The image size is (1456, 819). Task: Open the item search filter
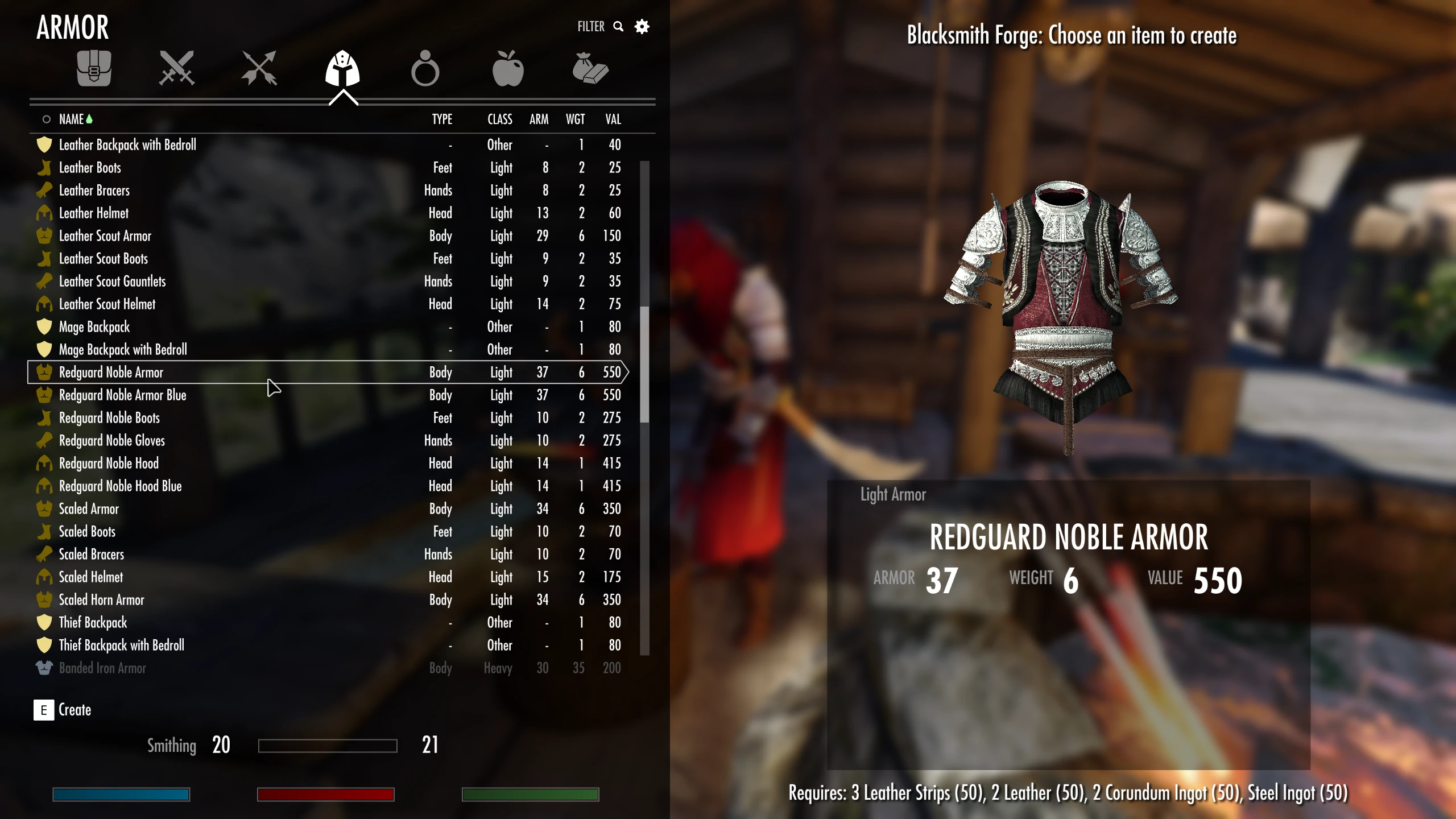point(618,26)
